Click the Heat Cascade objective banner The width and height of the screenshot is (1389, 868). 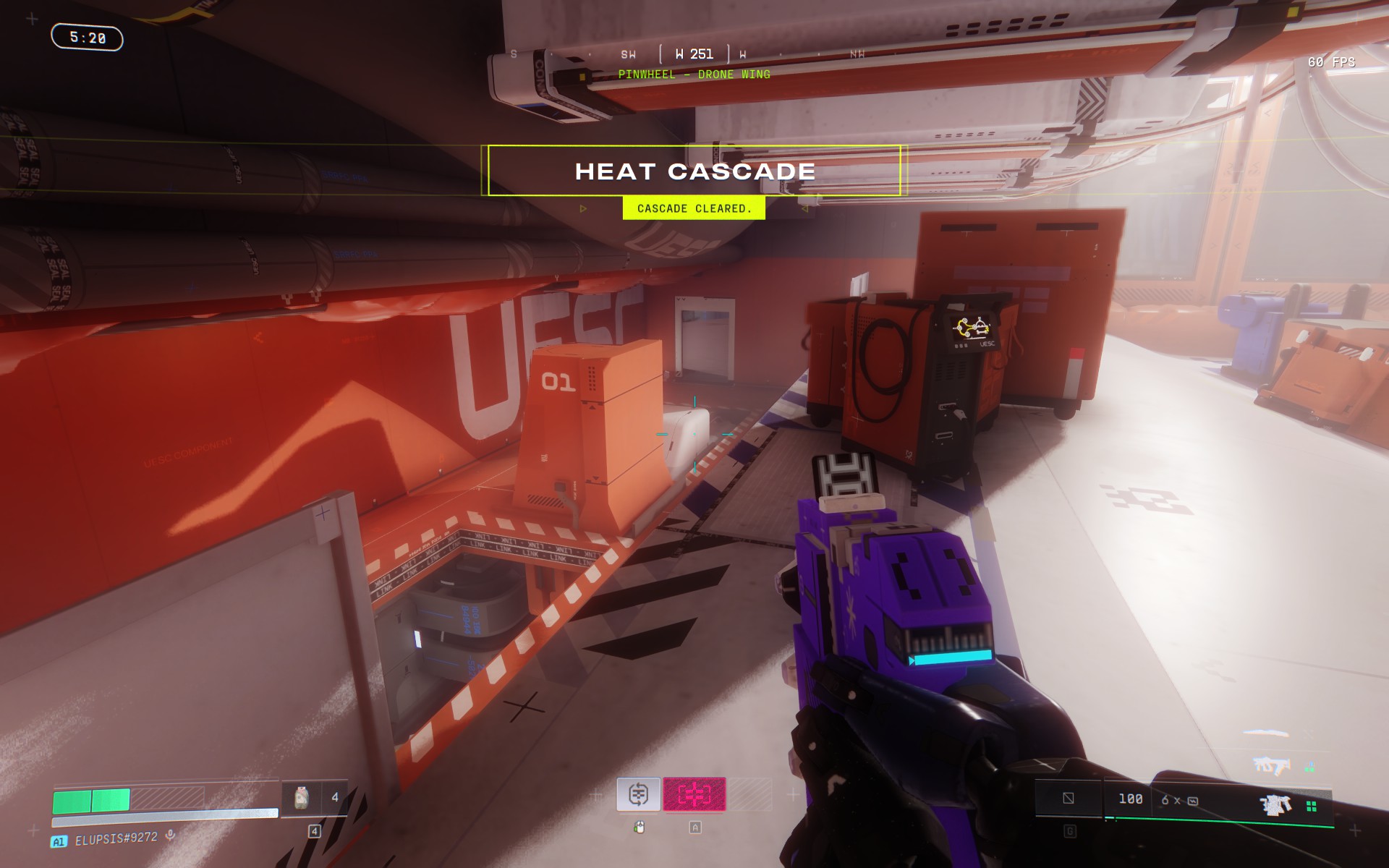(694, 171)
